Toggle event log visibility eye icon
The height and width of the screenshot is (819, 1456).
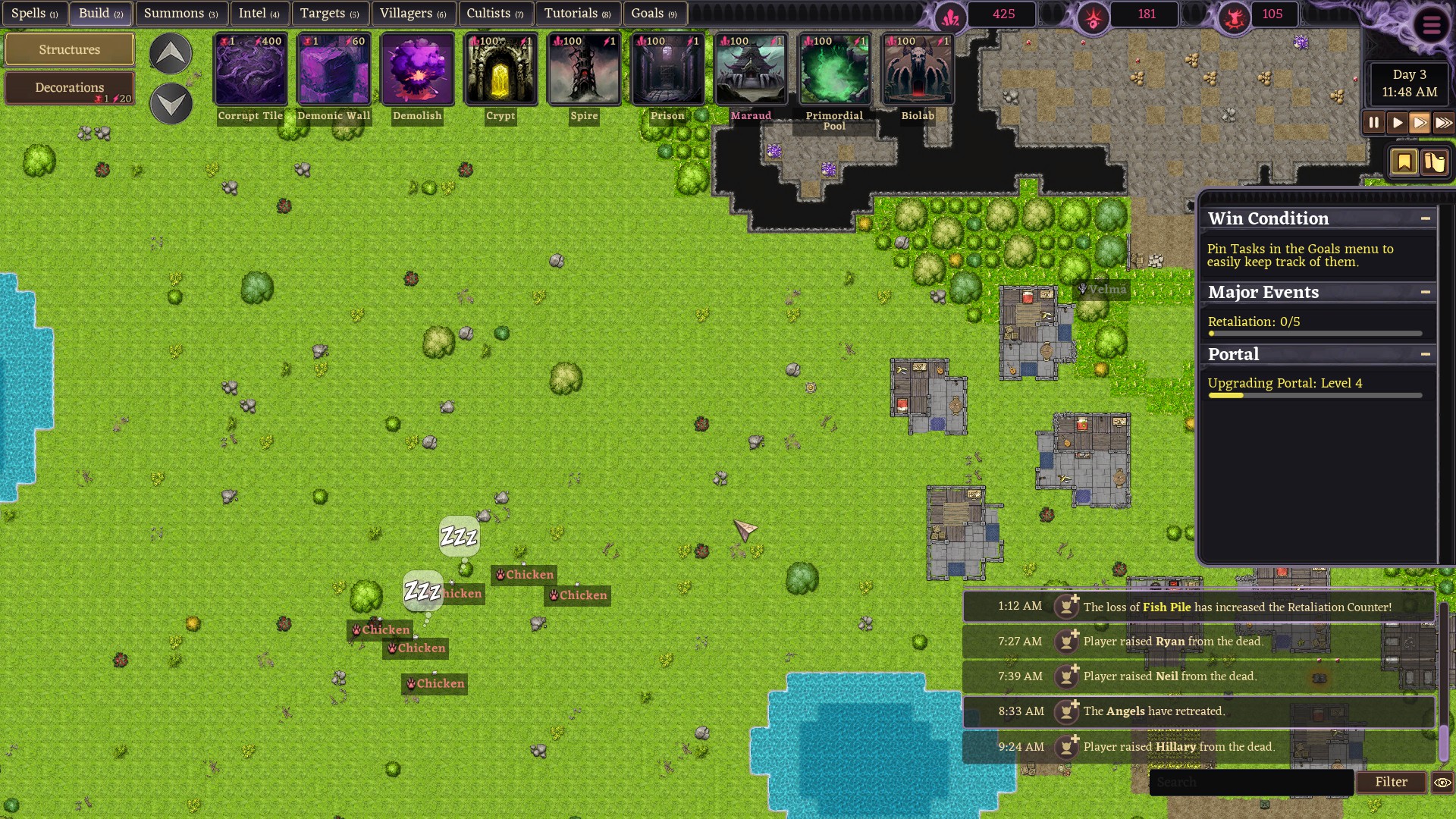(x=1442, y=782)
